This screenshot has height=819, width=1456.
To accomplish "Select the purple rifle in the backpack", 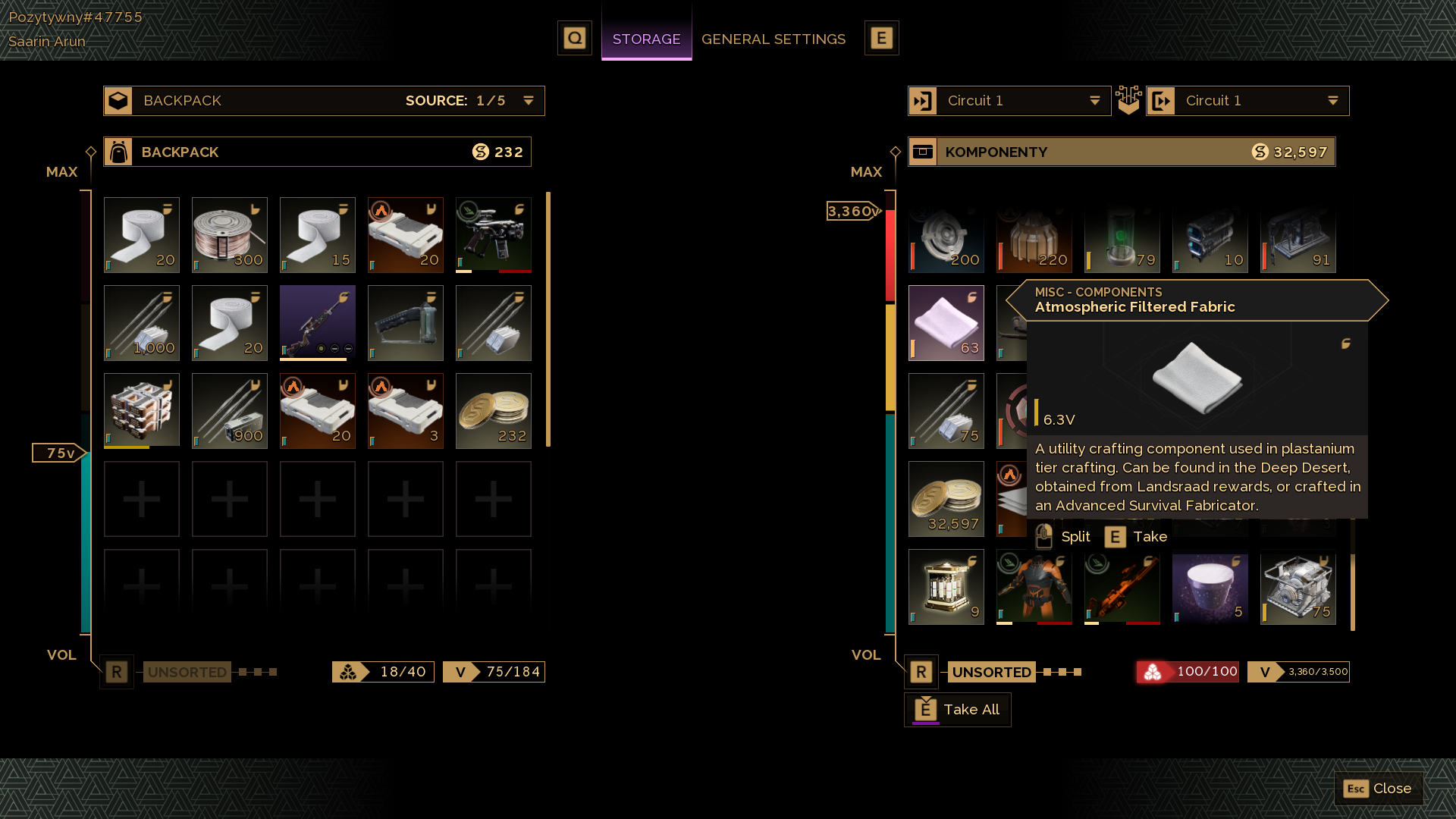I will point(317,323).
